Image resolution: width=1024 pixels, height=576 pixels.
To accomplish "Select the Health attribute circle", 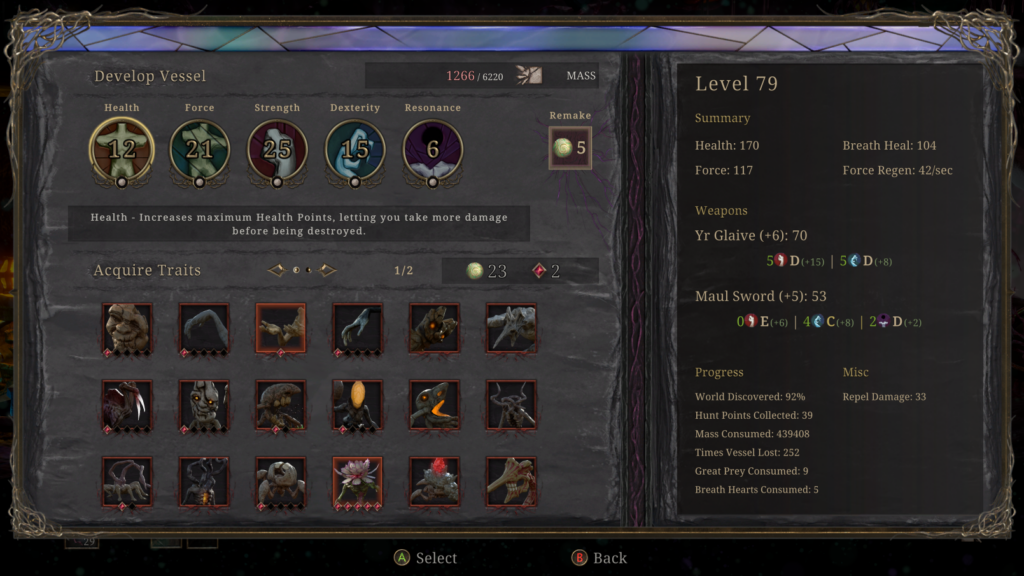I will (122, 149).
